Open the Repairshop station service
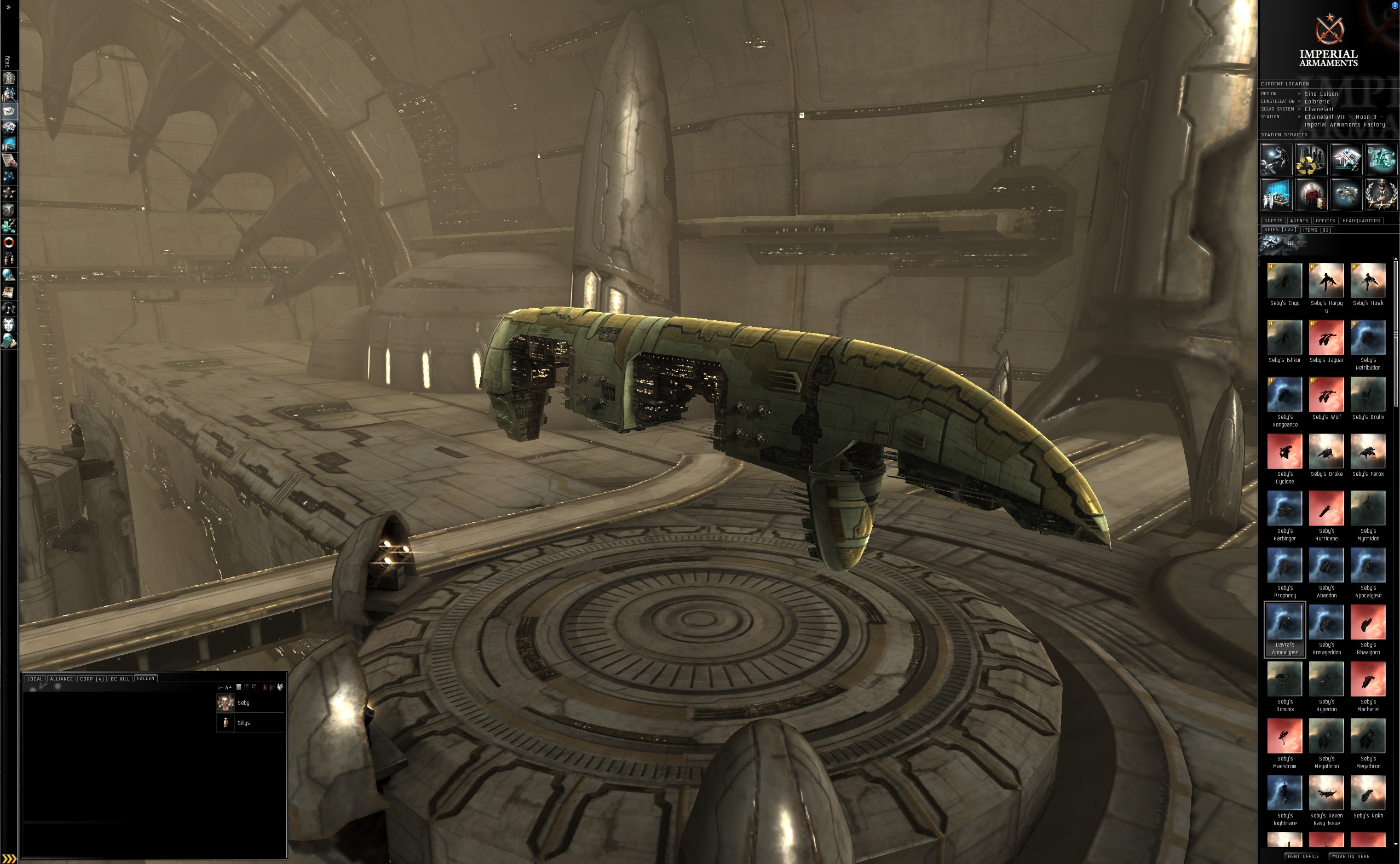 pos(1276,159)
